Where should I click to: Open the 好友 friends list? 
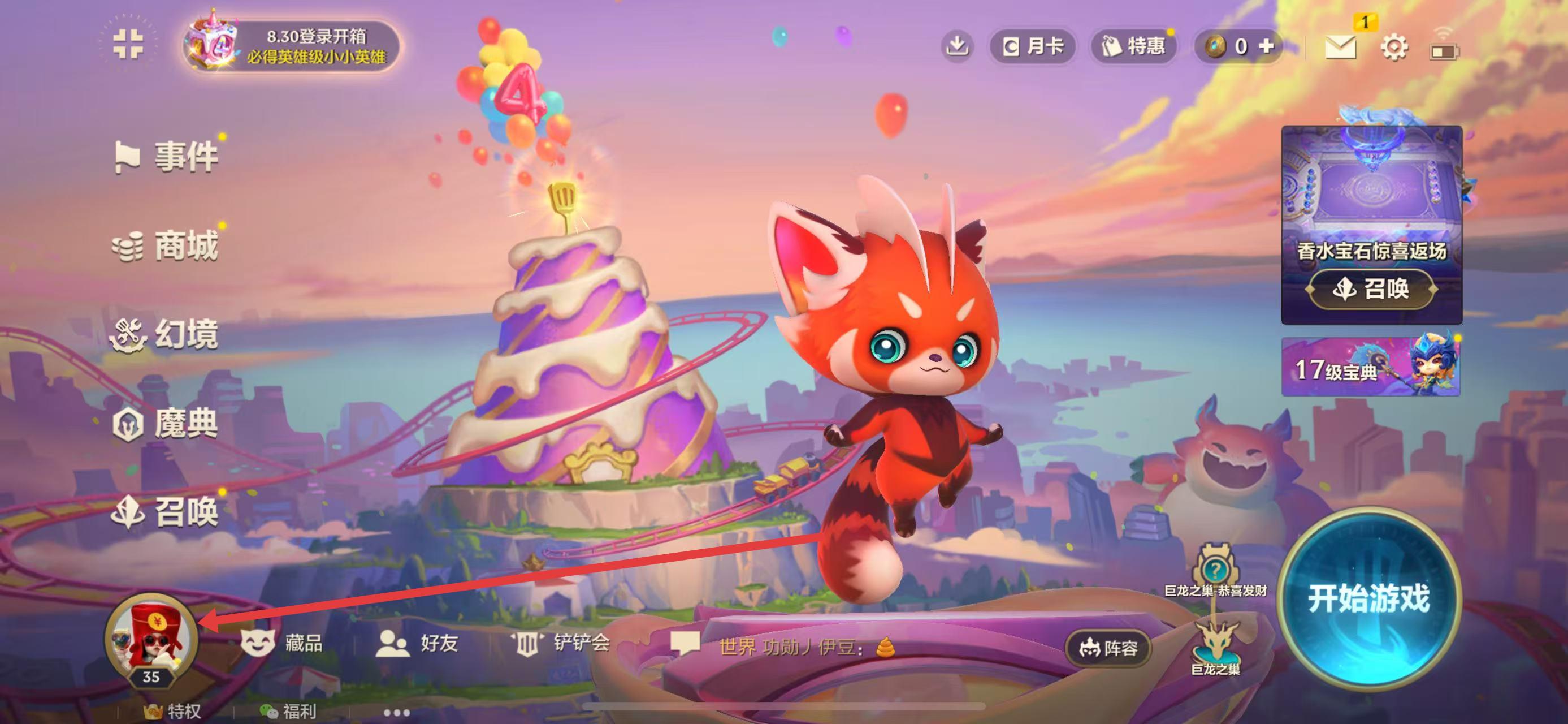tap(417, 643)
